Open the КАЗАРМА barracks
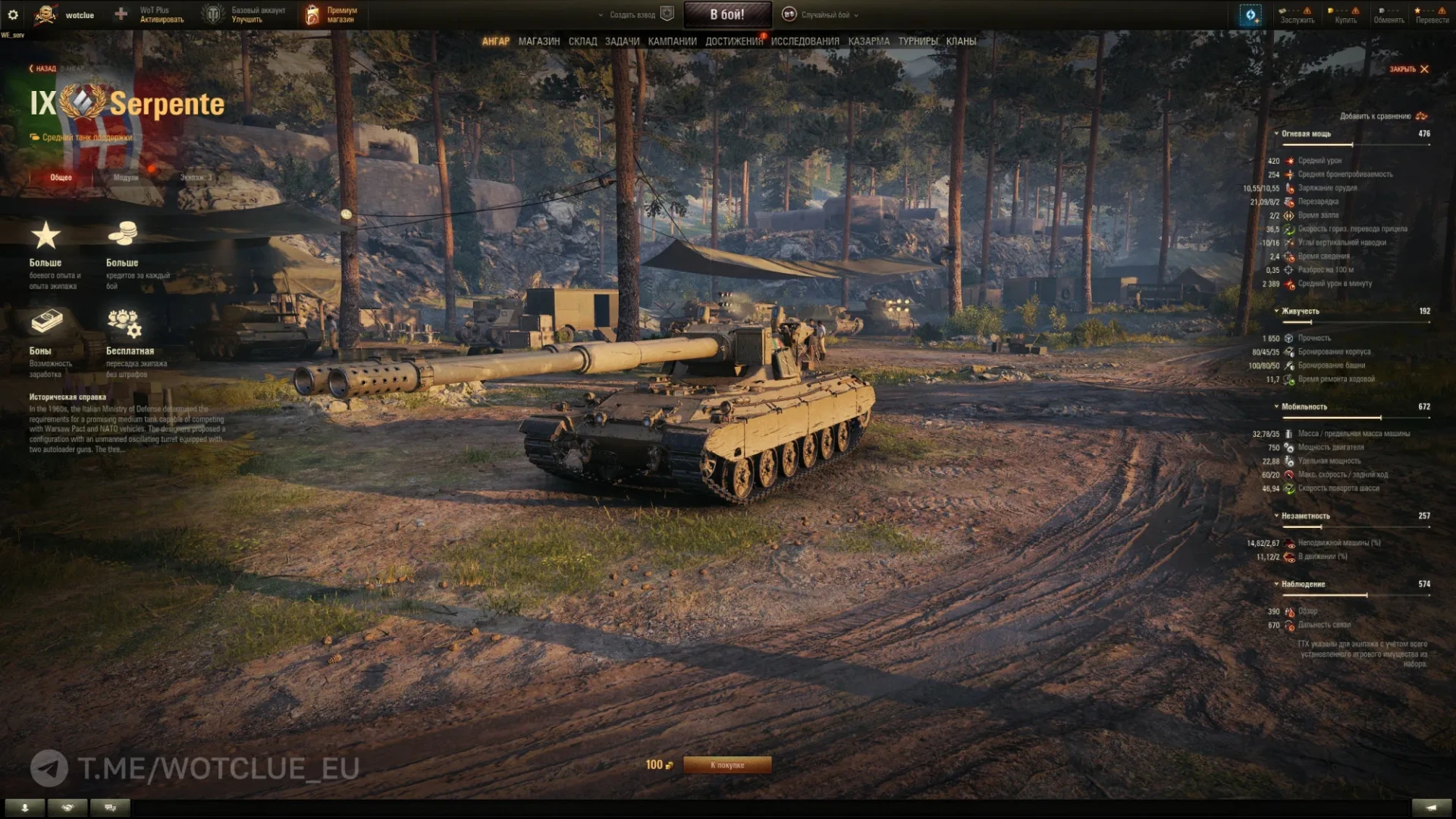The width and height of the screenshot is (1456, 819). tap(868, 42)
